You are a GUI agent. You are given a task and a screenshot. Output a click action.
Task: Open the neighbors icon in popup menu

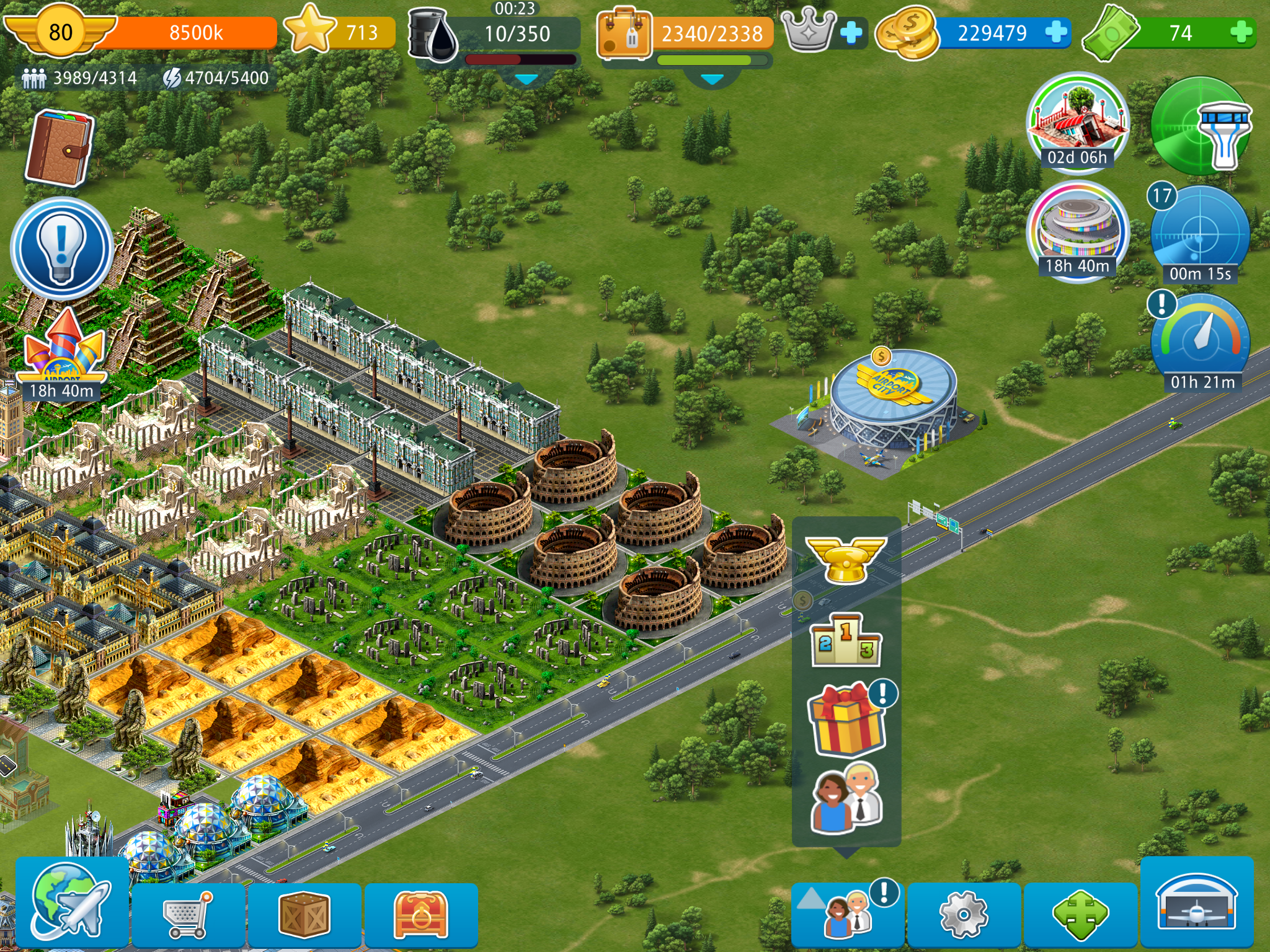click(x=847, y=798)
